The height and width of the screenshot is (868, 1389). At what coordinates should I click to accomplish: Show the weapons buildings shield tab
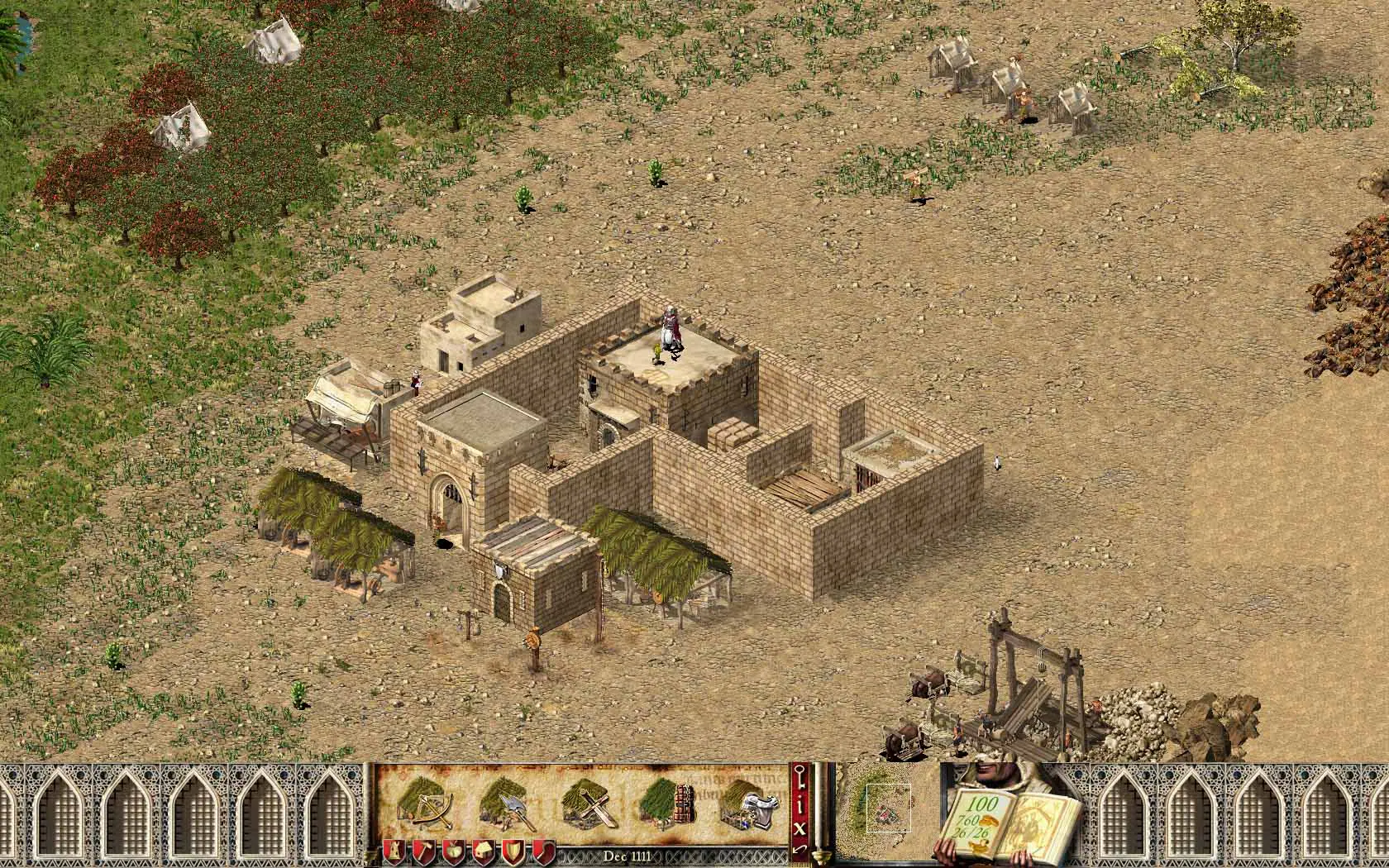pos(513,851)
